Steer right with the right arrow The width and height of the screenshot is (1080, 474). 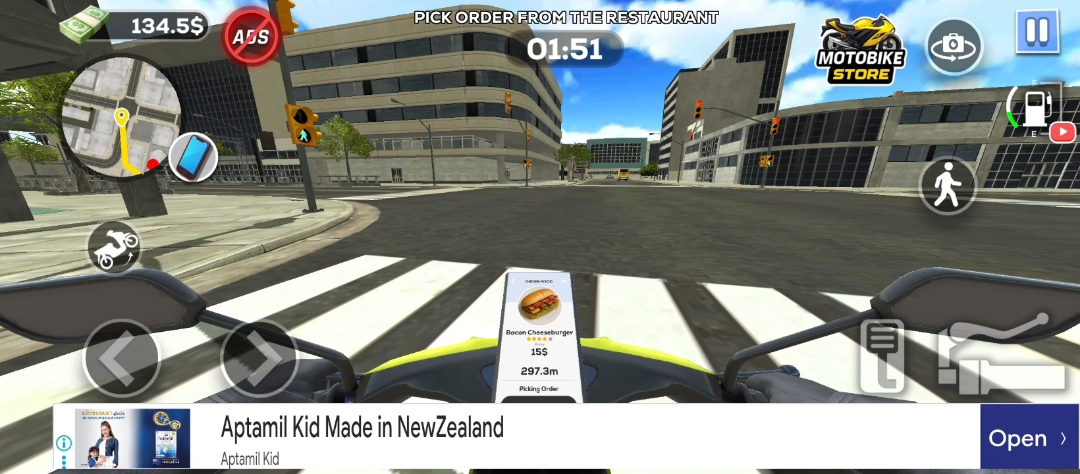pos(259,357)
